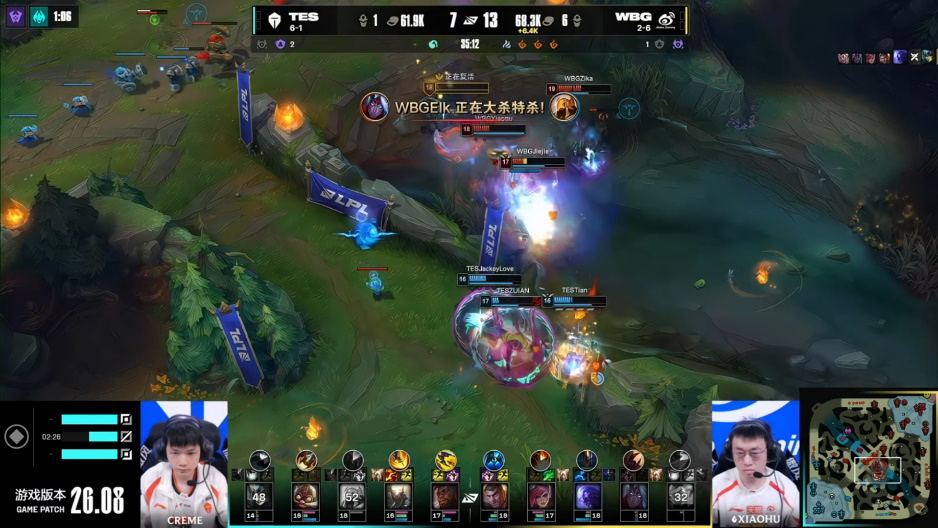Open the XIAOHU player camera feed
938x528 pixels.
755,462
